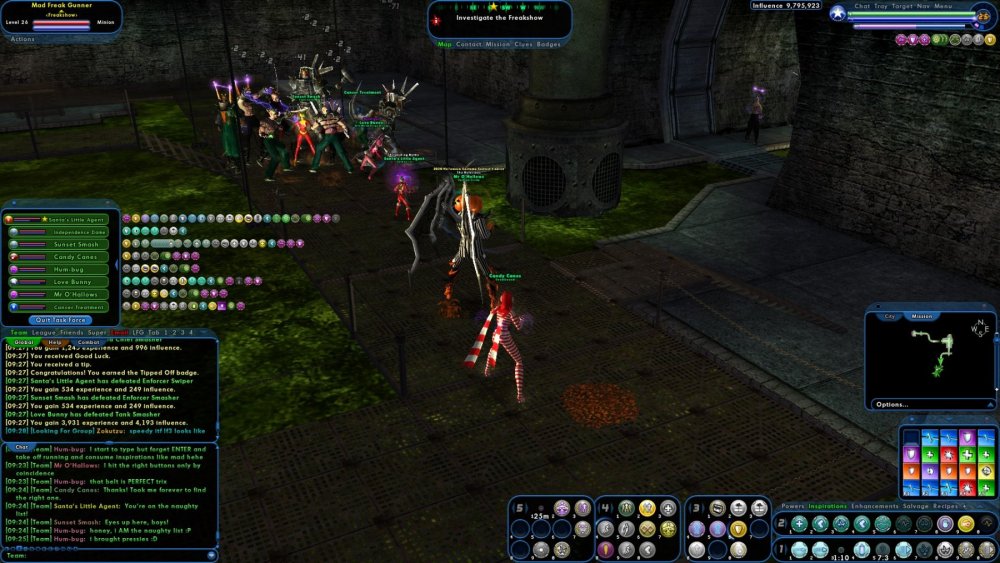This screenshot has width=1000, height=563.
Task: Switch chat to the Combat tab
Action: (88, 342)
